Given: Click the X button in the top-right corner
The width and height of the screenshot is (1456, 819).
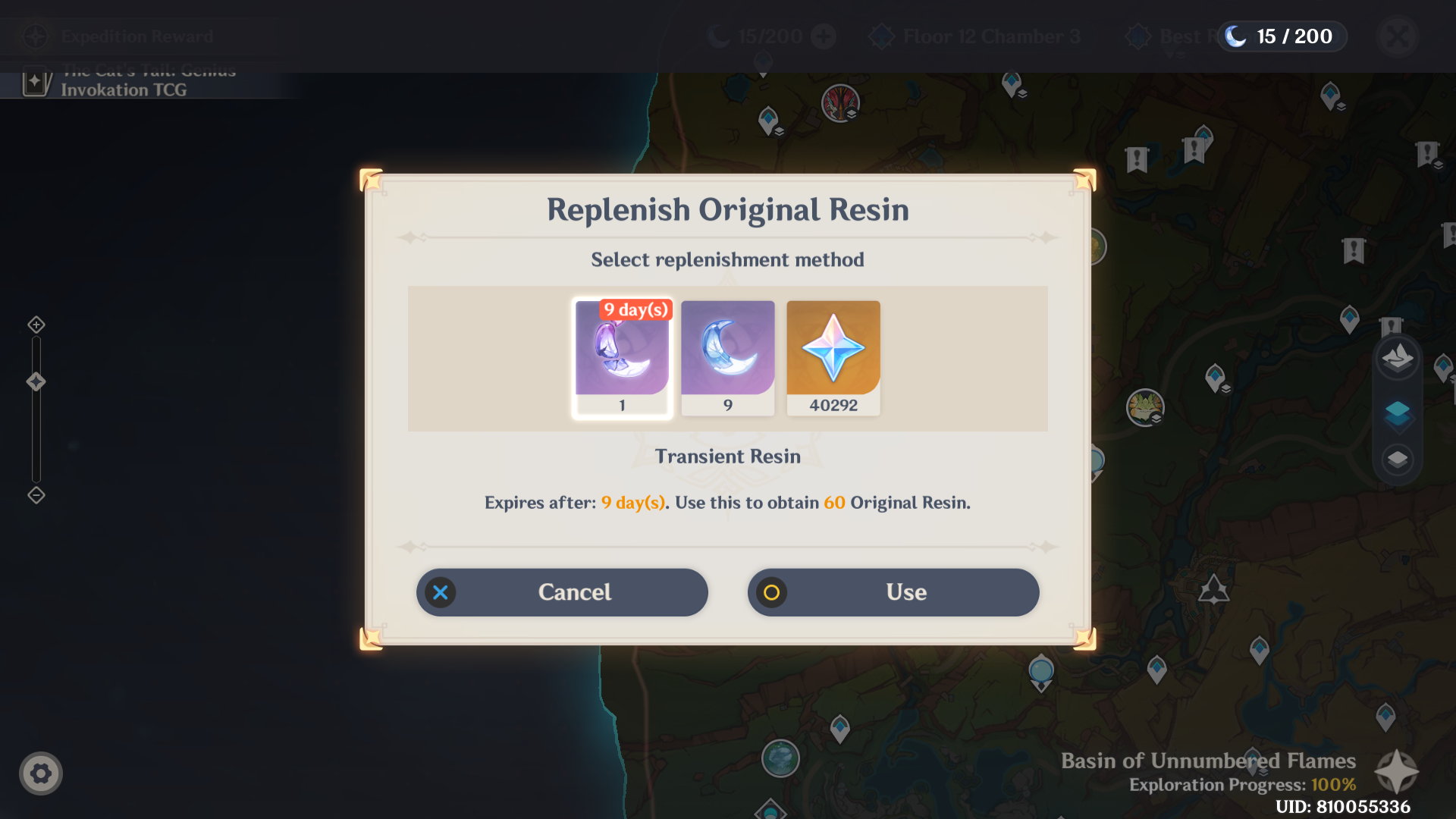Looking at the screenshot, I should point(1398,36).
